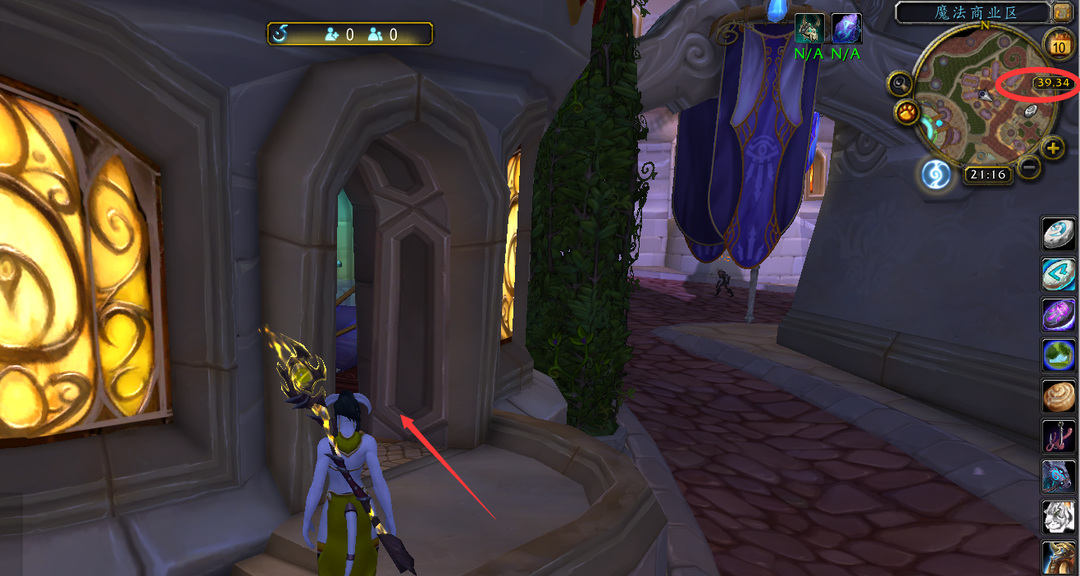Open the world map button beside the zone name
The width and height of the screenshot is (1080, 576).
click(1062, 12)
